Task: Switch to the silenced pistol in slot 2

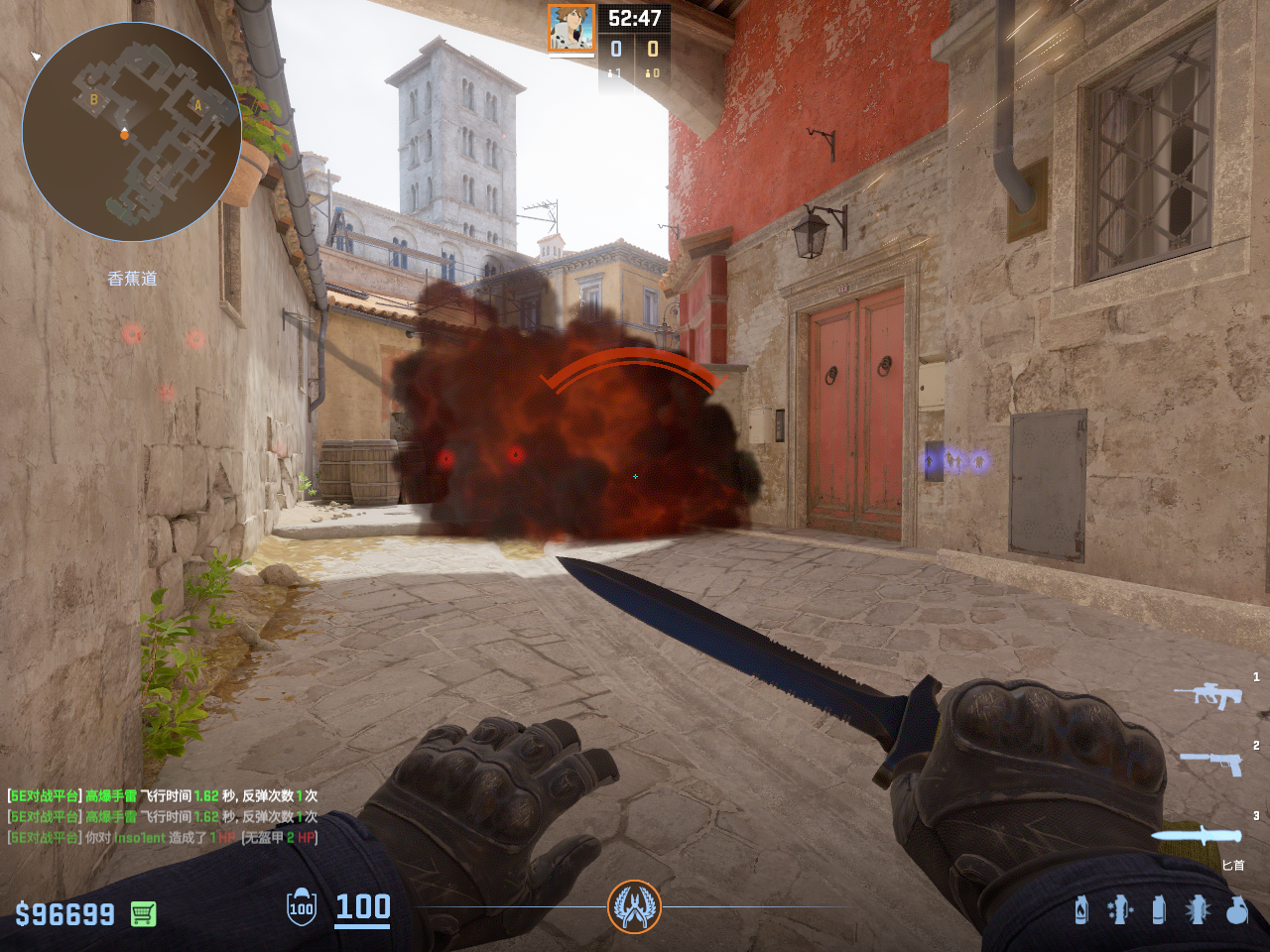Action: click(x=1211, y=763)
